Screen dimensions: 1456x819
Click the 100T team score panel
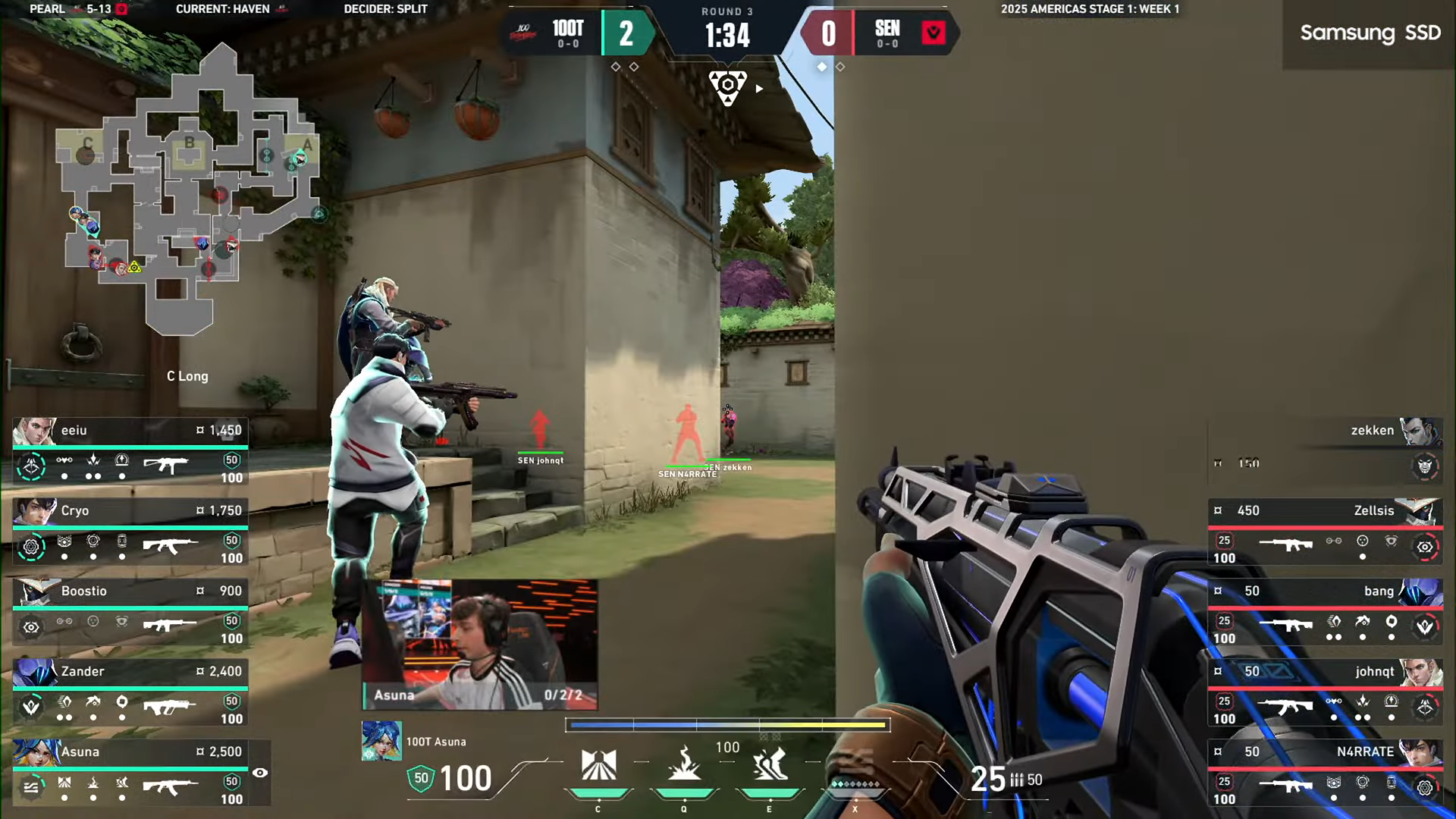pyautogui.click(x=576, y=34)
